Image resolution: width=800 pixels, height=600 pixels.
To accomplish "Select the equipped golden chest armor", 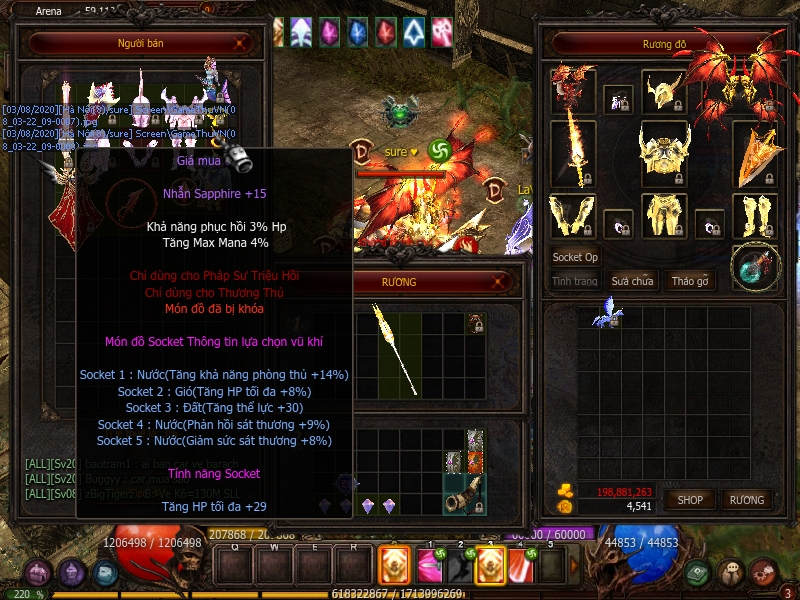I will (x=665, y=153).
